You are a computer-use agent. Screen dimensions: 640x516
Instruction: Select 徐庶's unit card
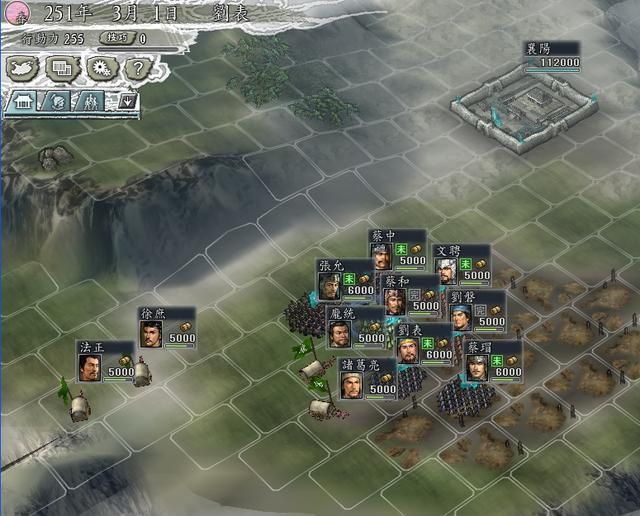click(x=167, y=327)
